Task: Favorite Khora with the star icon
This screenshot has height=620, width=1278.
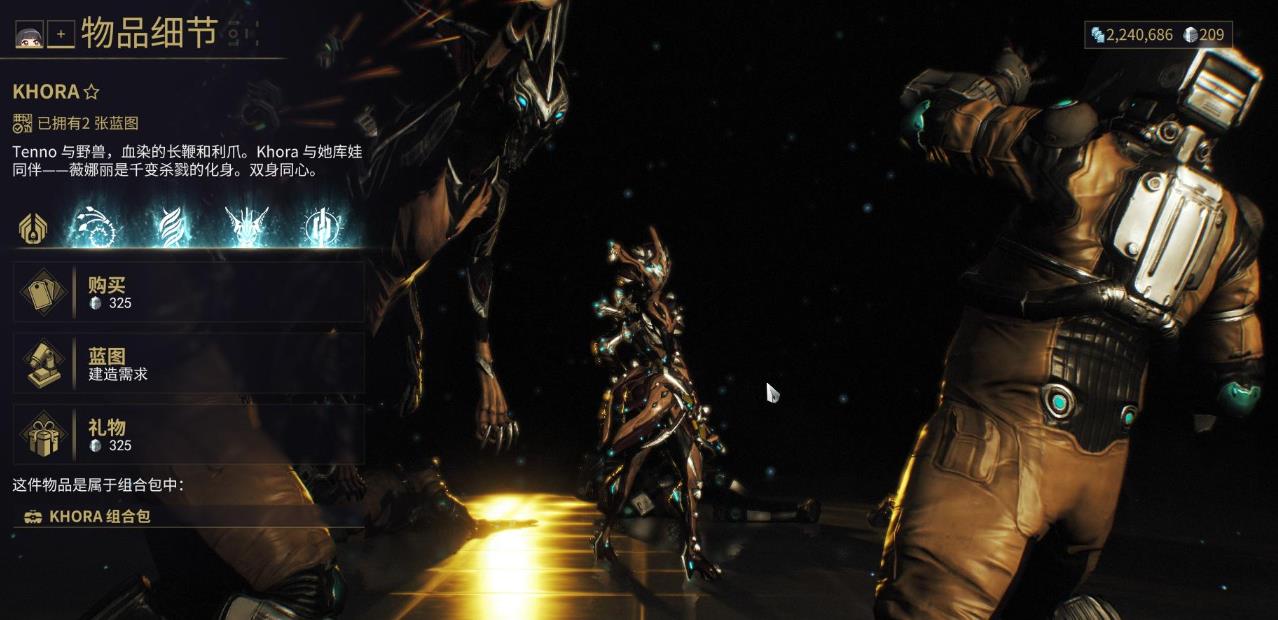Action: click(92, 92)
